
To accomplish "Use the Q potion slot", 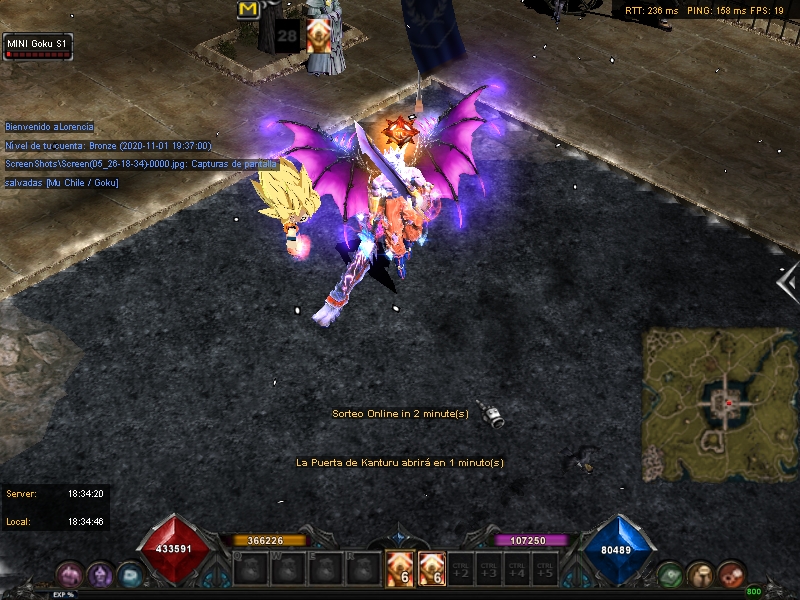I will (247, 570).
